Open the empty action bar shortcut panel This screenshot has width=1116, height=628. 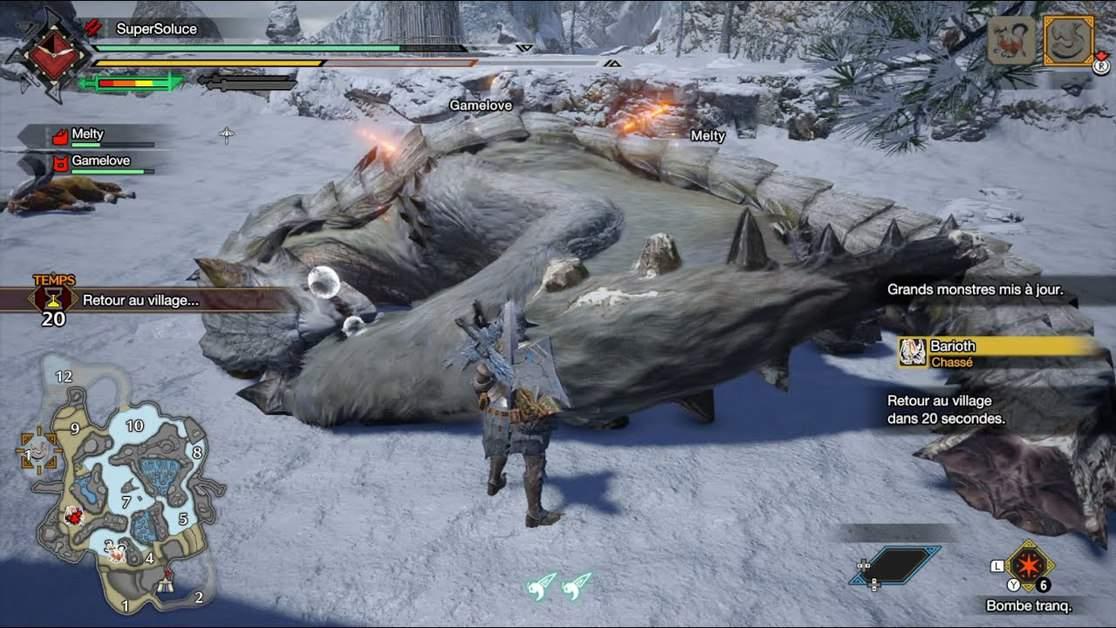pyautogui.click(x=896, y=564)
